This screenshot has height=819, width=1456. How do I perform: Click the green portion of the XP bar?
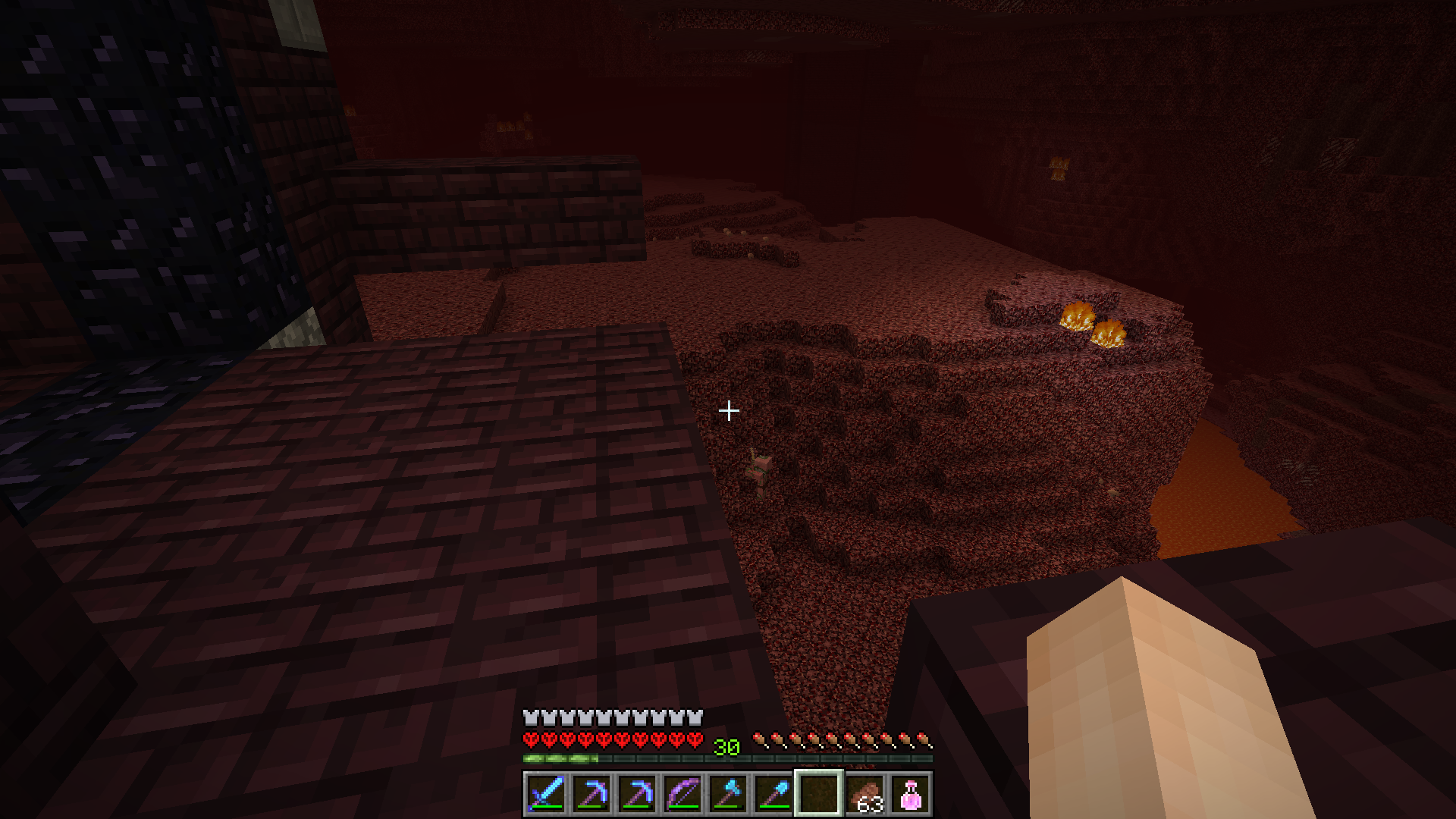(x=561, y=758)
